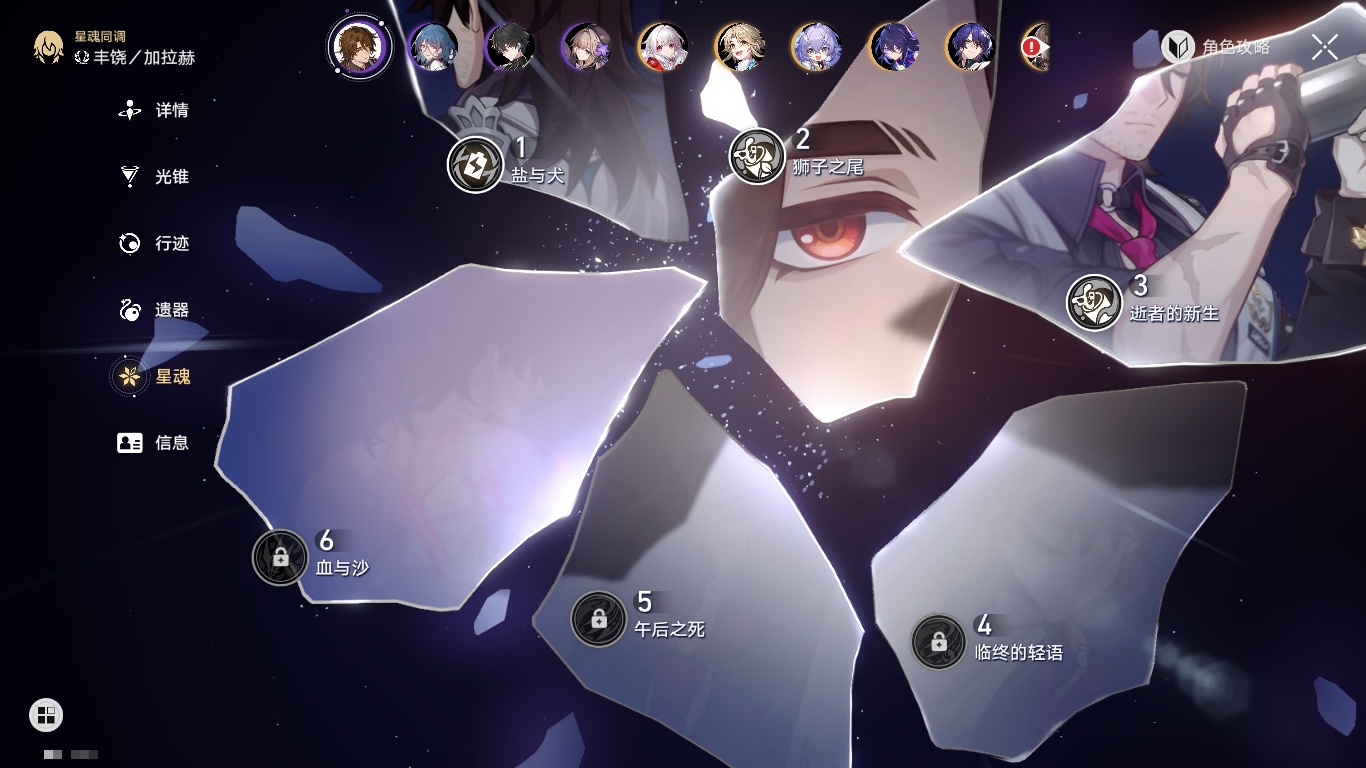Screen dimensions: 1366x768
Task: Pick the blue-haired character with glasses
Action: [433, 47]
